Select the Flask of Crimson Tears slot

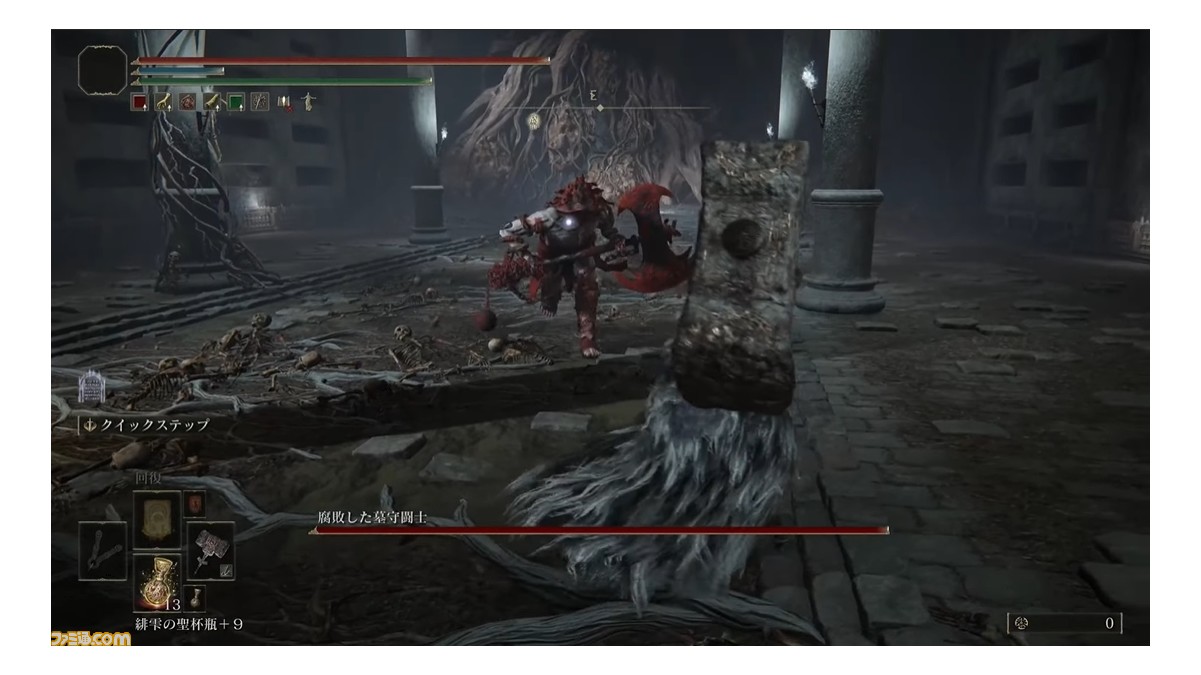coord(156,582)
